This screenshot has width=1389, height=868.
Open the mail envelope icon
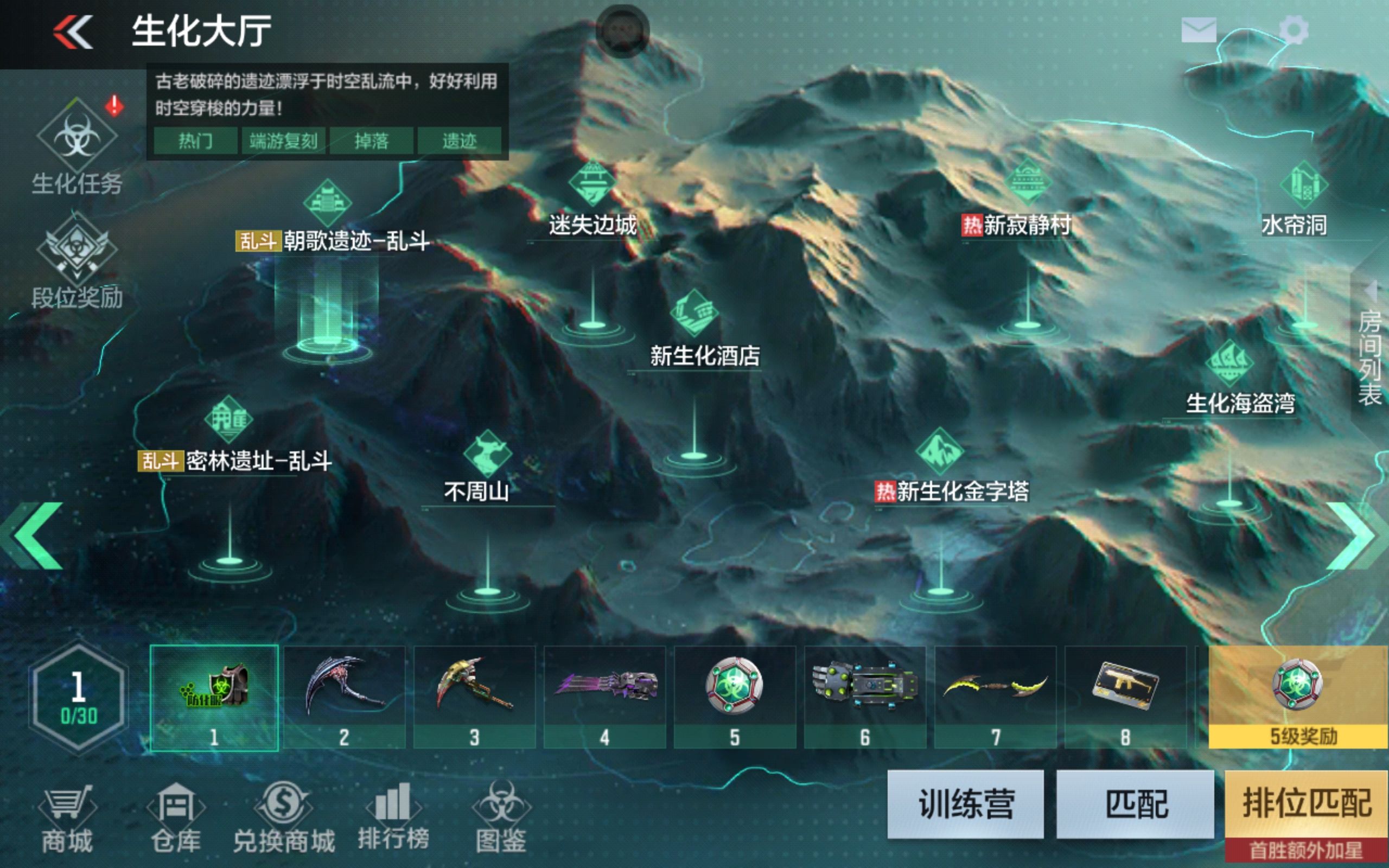click(x=1199, y=30)
